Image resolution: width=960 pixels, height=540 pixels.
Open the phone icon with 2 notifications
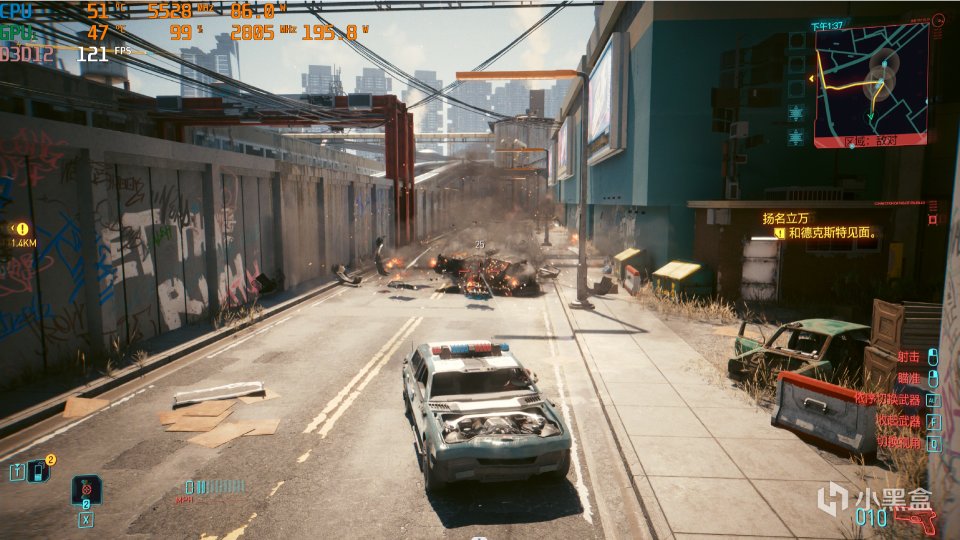(39, 470)
